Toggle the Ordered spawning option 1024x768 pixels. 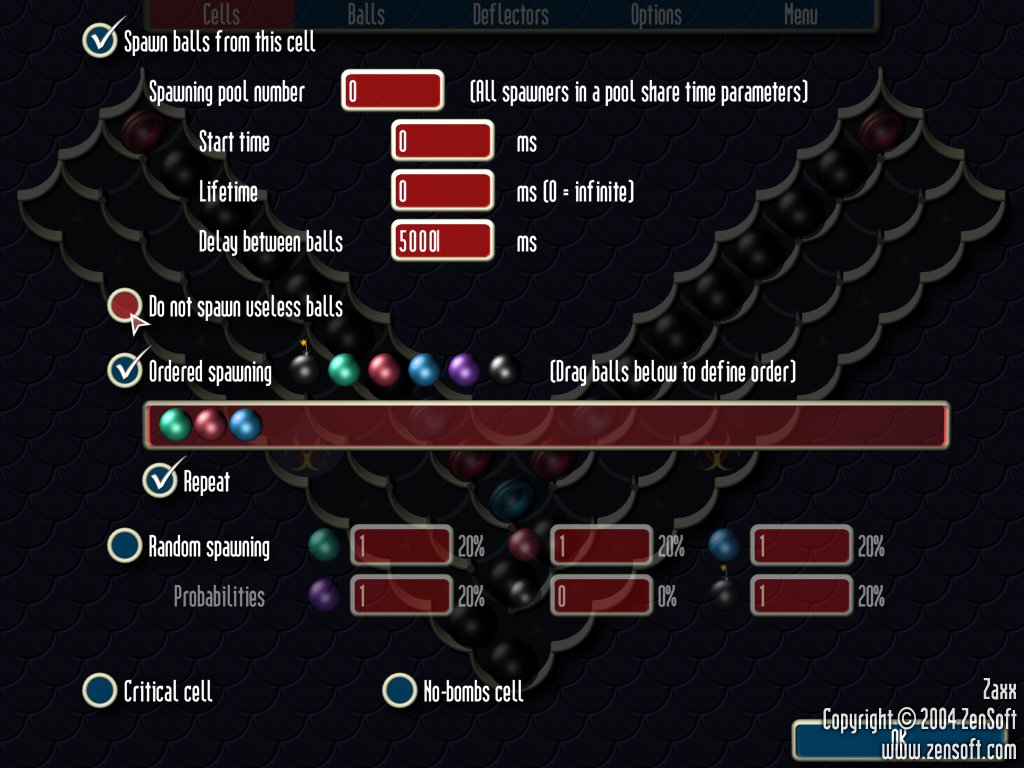coord(125,370)
